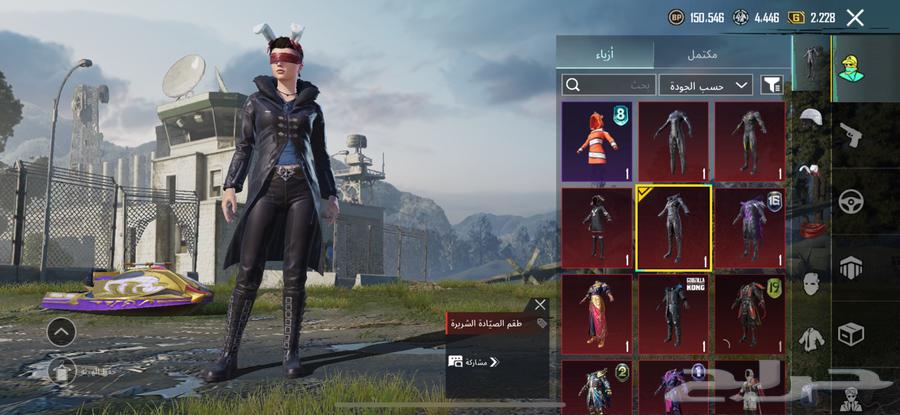Select the face mask category icon
Image resolution: width=900 pixels, height=415 pixels.
pyautogui.click(x=810, y=283)
